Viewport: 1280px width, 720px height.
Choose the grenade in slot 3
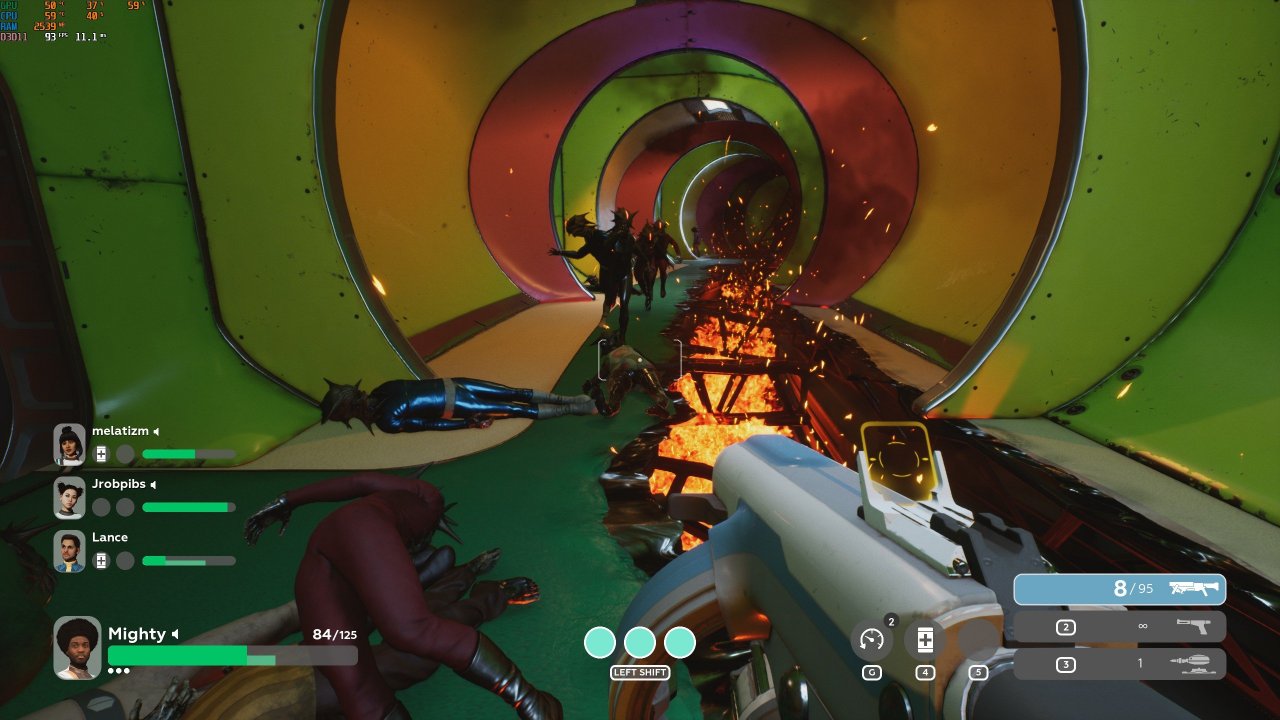click(1119, 664)
